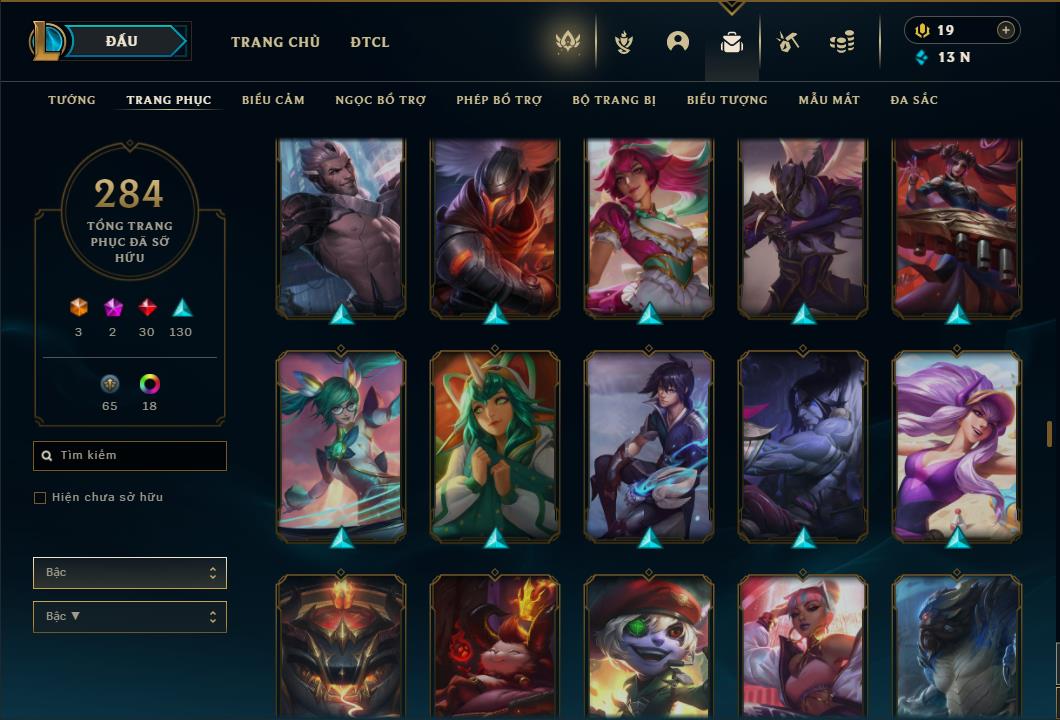Open the first Bậc dropdown
This screenshot has height=720, width=1060.
click(x=130, y=573)
